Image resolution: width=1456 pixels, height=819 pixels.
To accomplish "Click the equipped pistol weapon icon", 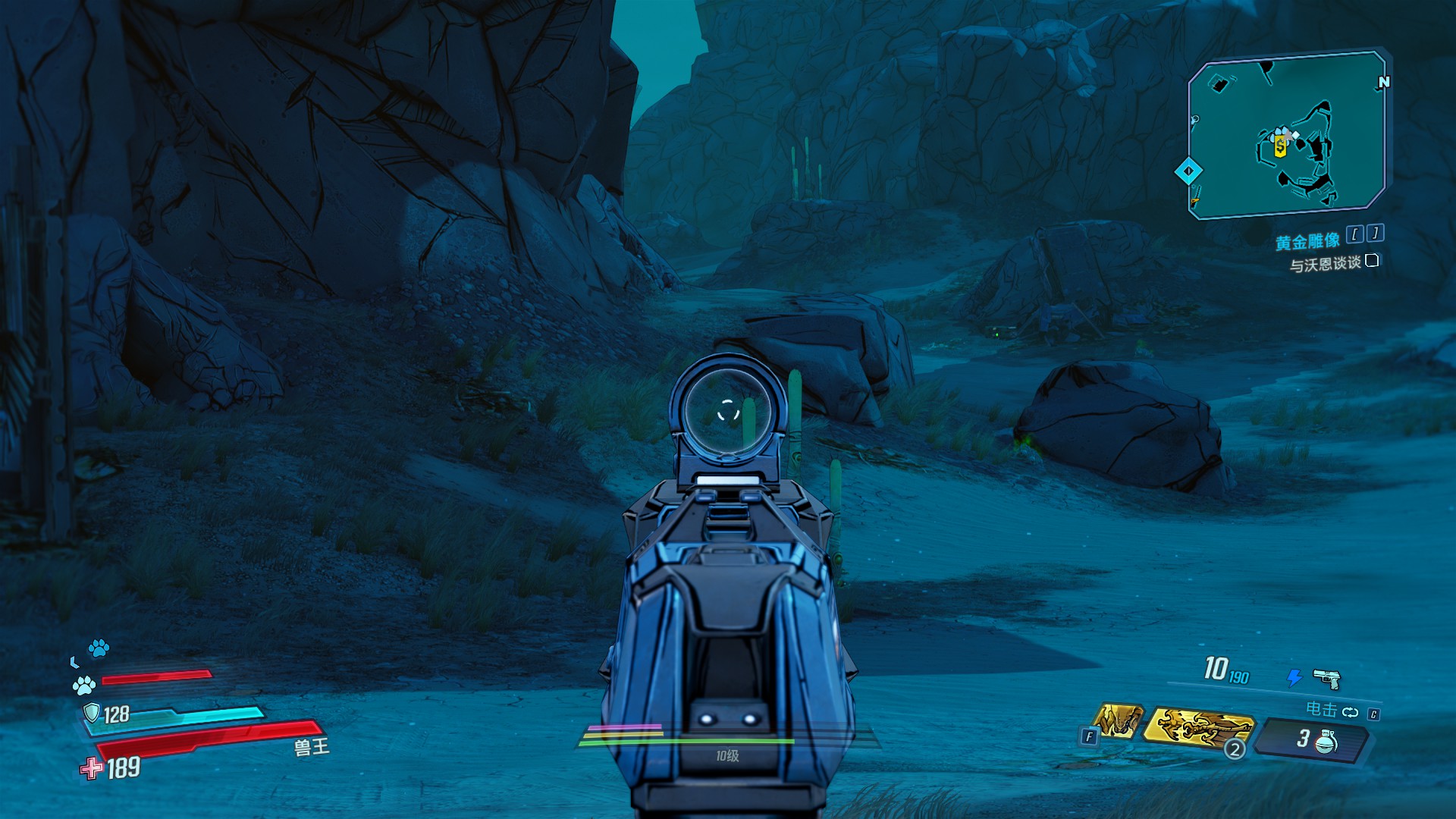I will click(1326, 678).
